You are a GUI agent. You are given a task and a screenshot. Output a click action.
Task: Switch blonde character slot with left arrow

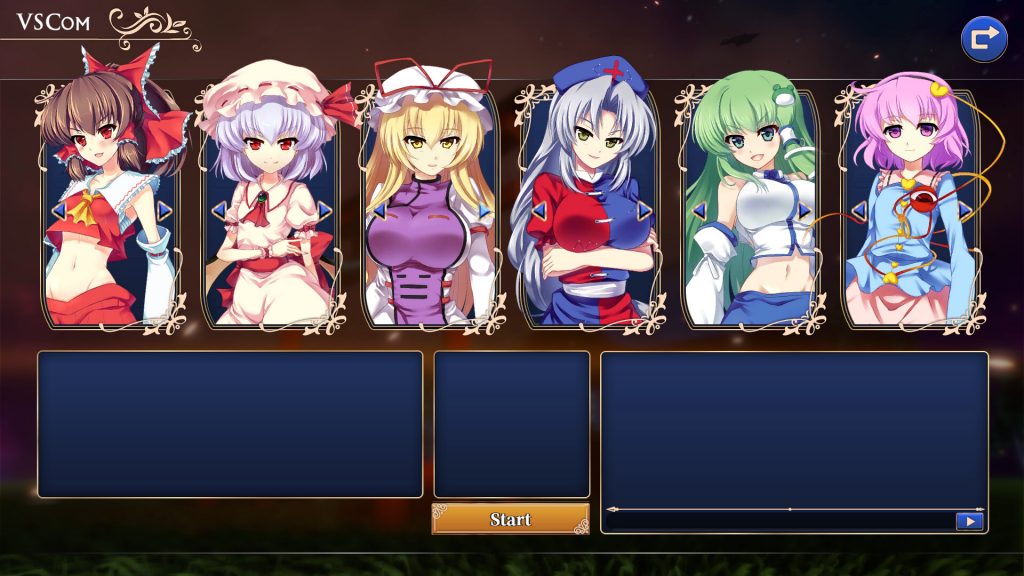[378, 210]
